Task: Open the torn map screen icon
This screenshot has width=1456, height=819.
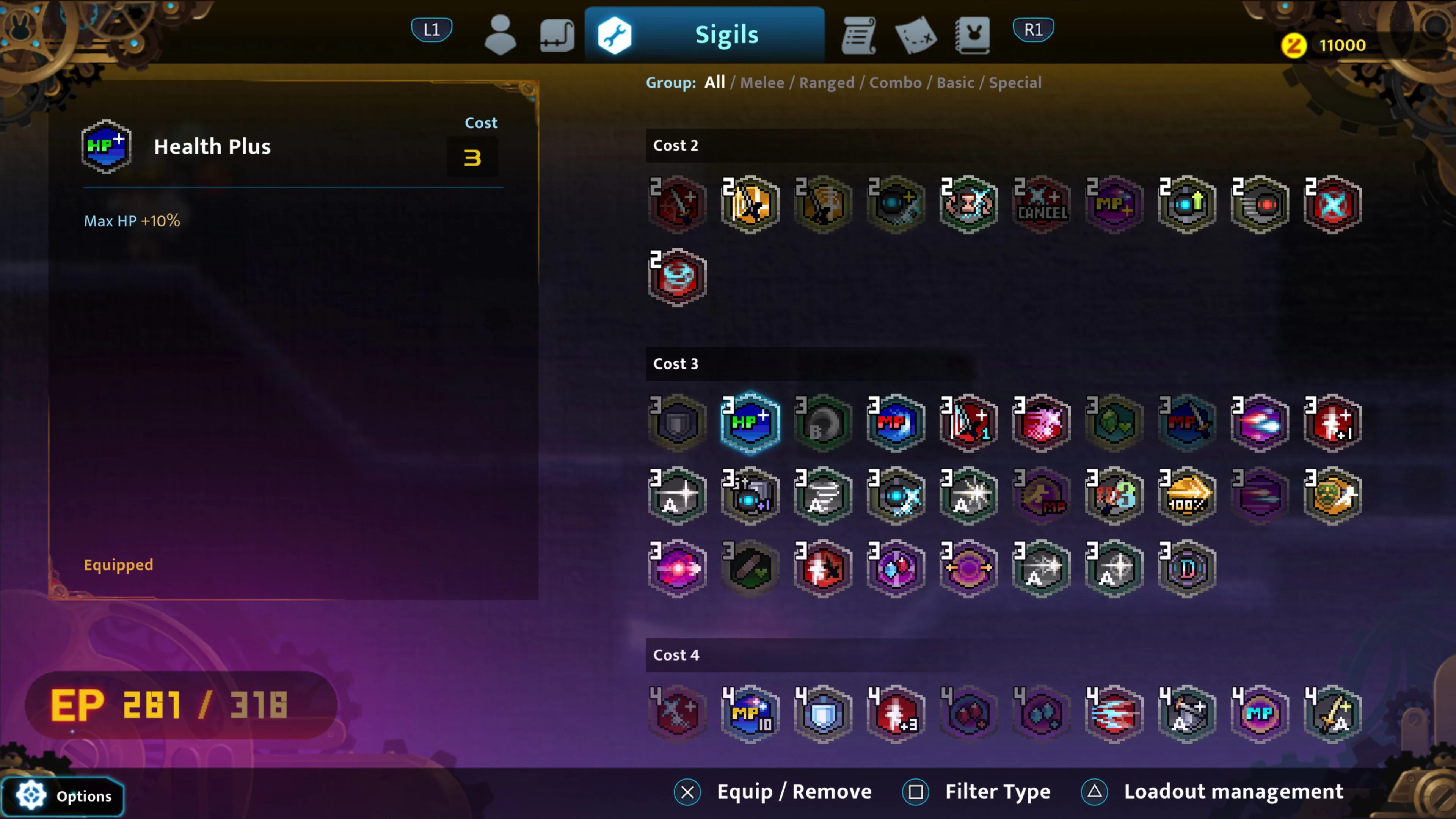Action: (916, 35)
